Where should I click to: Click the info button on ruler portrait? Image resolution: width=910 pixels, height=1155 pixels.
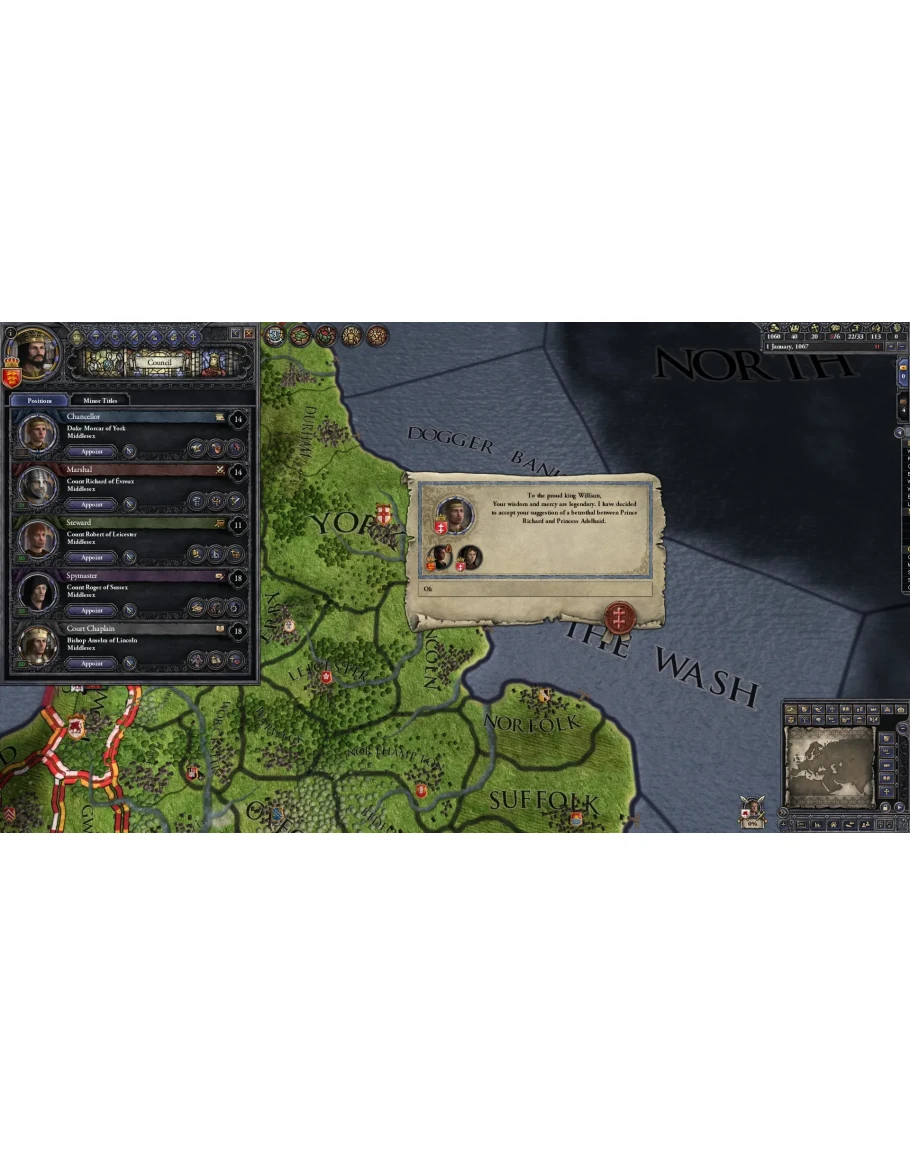coord(10,332)
